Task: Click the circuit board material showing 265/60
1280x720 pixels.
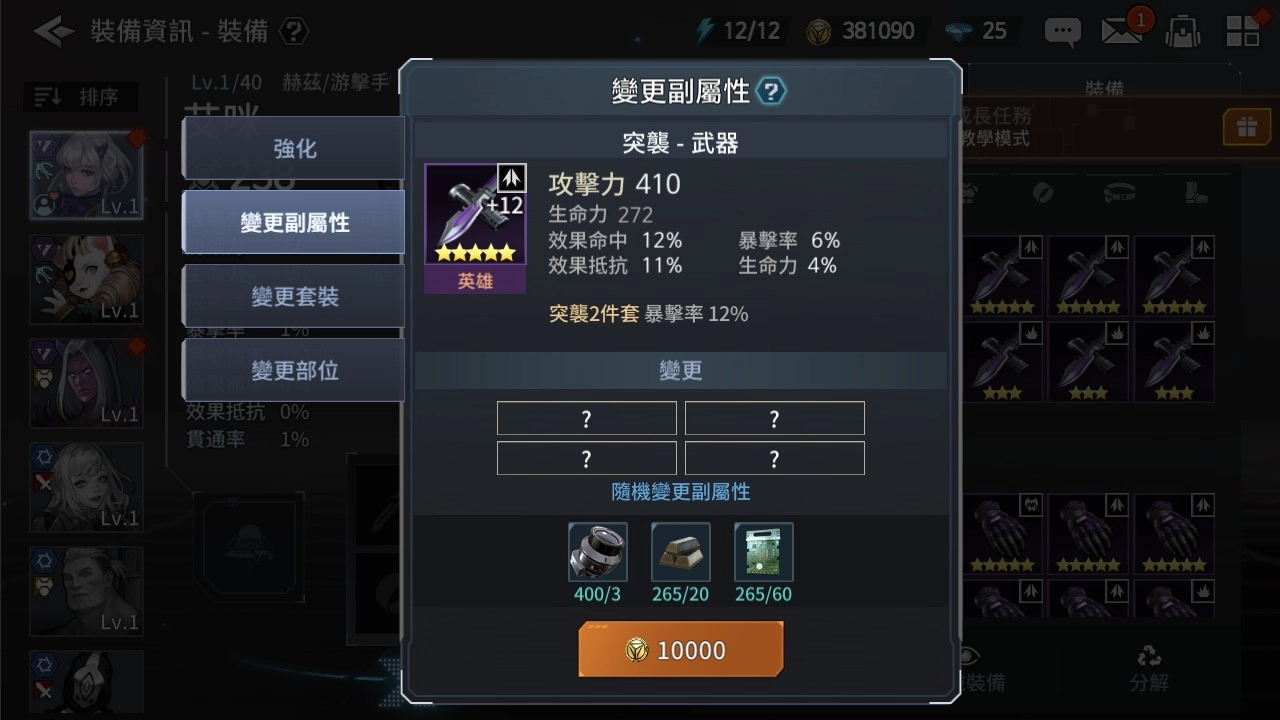Action: coord(763,551)
